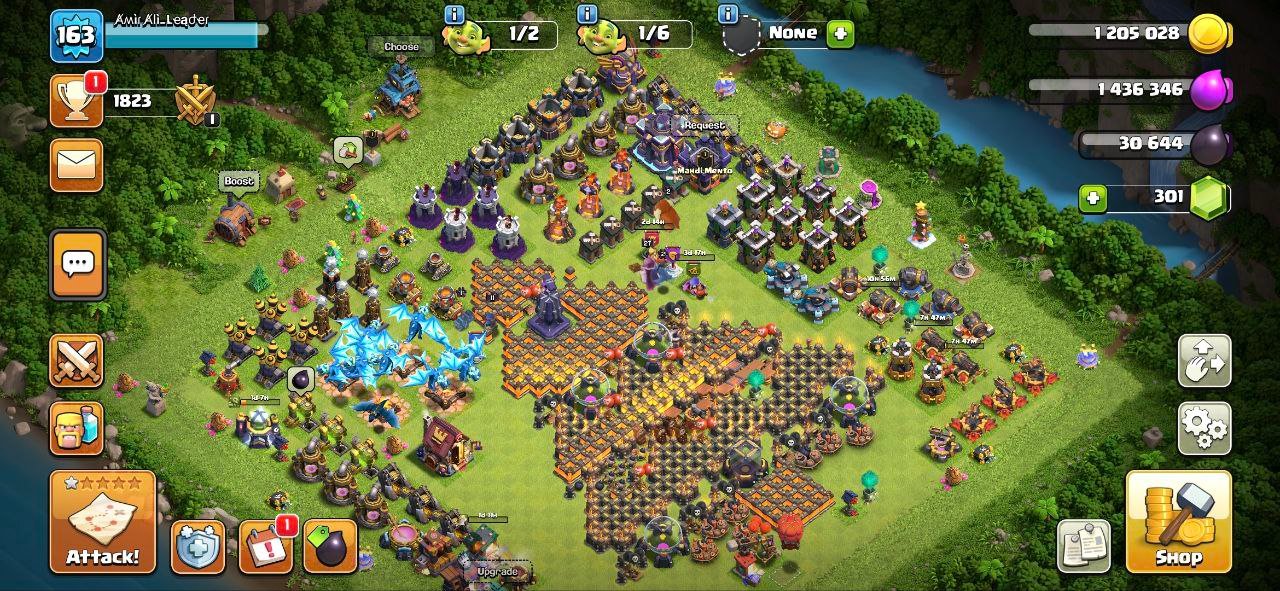This screenshot has height=591, width=1280.
Task: Add a helper with the None plus button
Action: (x=840, y=33)
